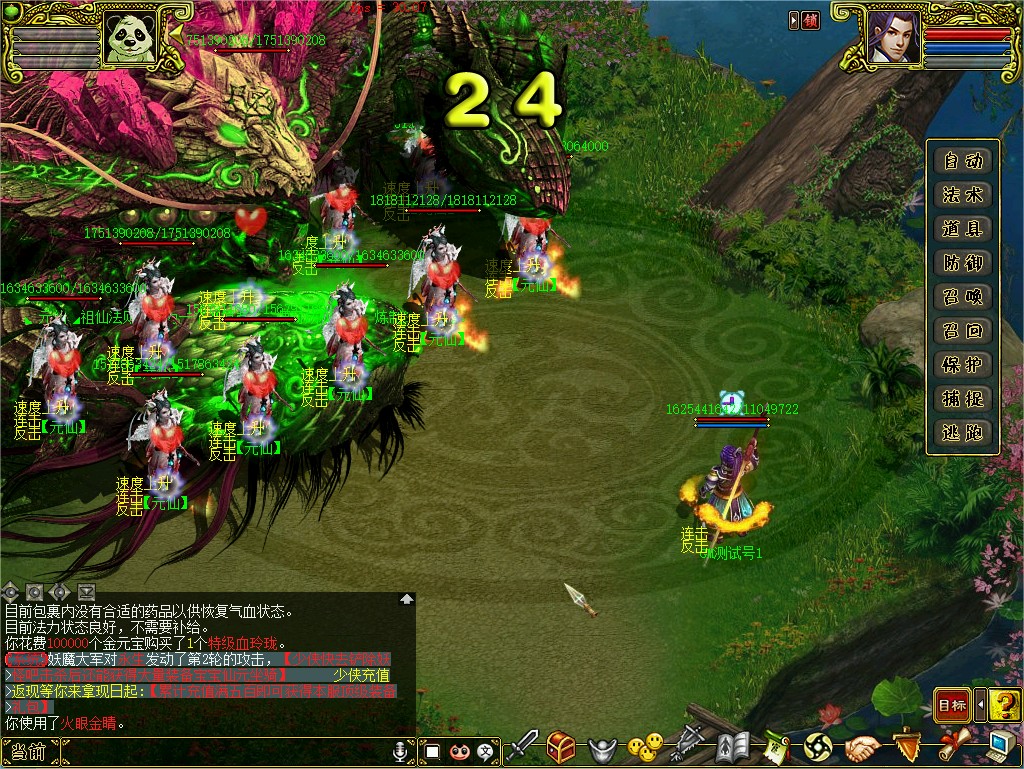Toggle the red 锁 lock button
Image resolution: width=1024 pixels, height=769 pixels.
coord(810,20)
